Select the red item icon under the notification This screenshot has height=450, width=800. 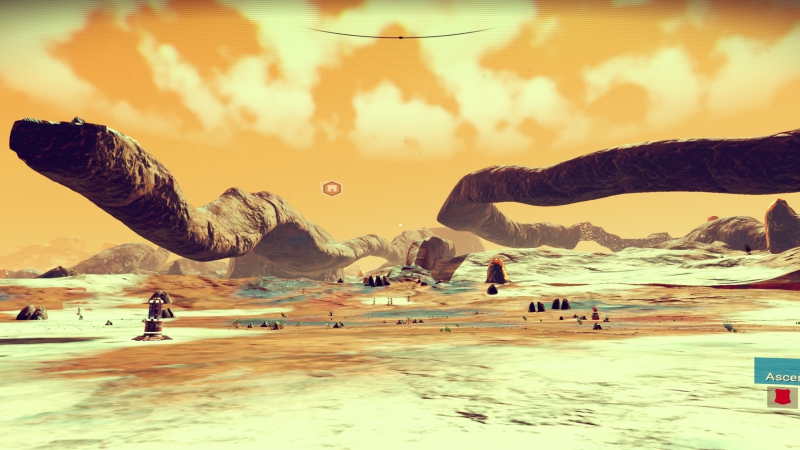pos(782,397)
